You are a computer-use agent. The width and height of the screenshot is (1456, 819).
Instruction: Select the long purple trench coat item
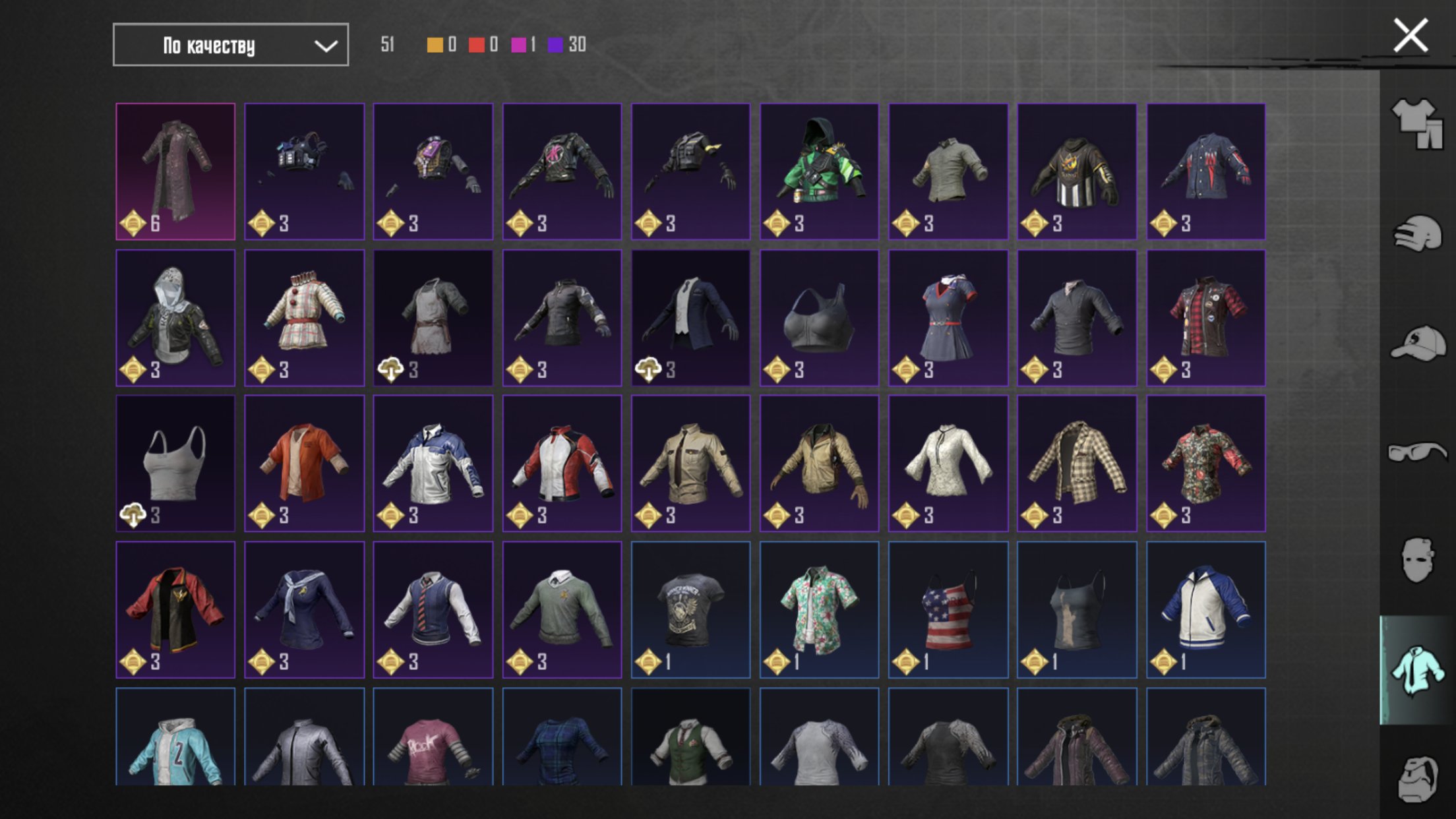tap(175, 171)
